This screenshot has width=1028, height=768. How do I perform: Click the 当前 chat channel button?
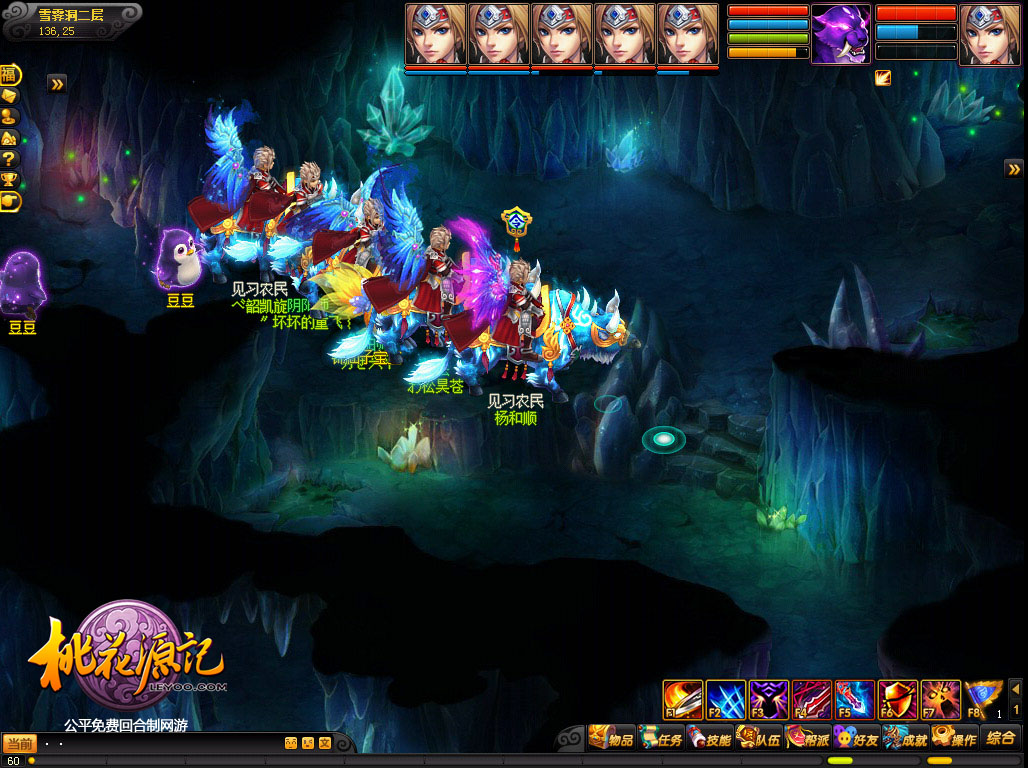click(x=20, y=743)
